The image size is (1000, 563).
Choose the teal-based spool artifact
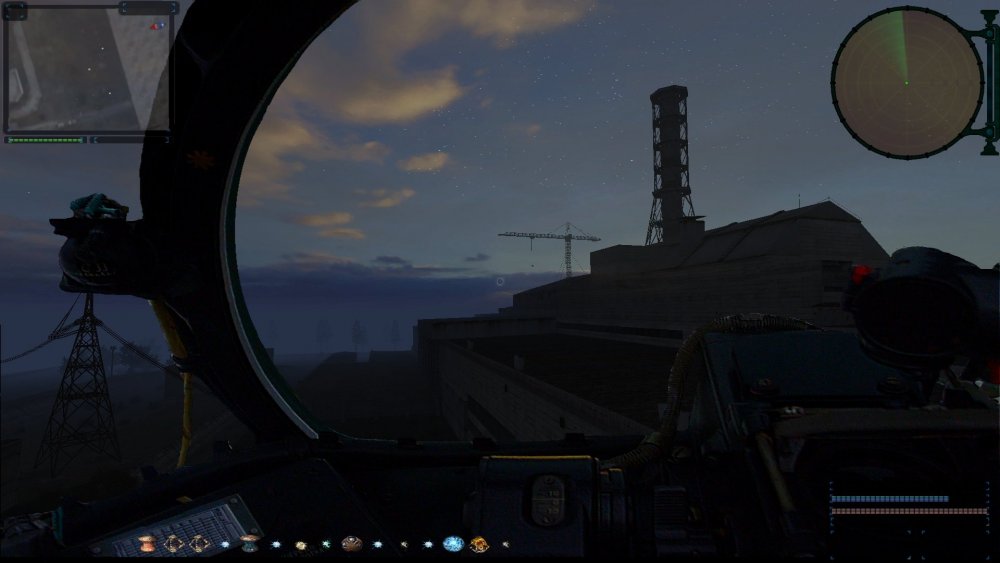(x=249, y=543)
